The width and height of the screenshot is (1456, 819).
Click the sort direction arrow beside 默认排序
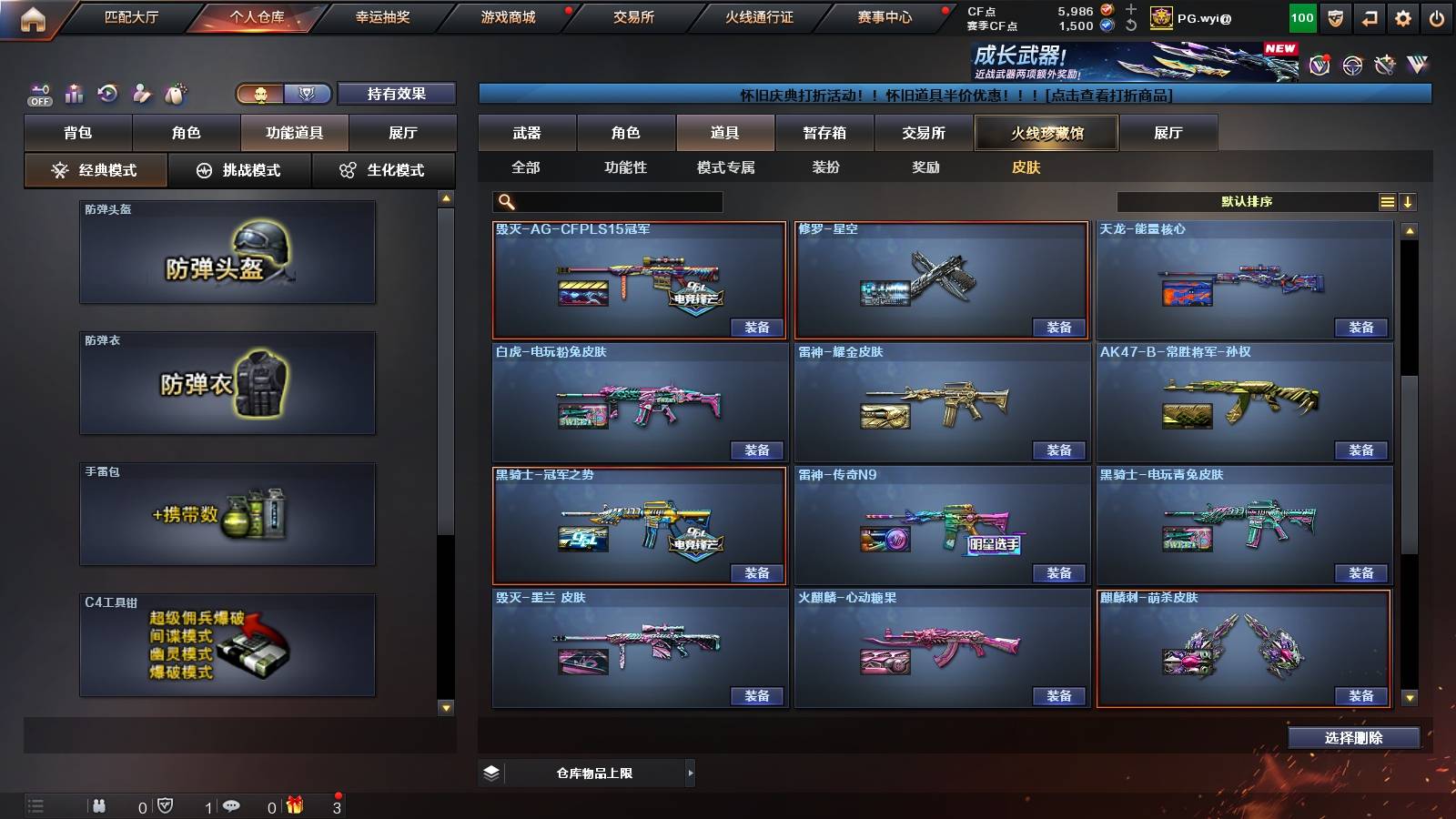(1409, 201)
